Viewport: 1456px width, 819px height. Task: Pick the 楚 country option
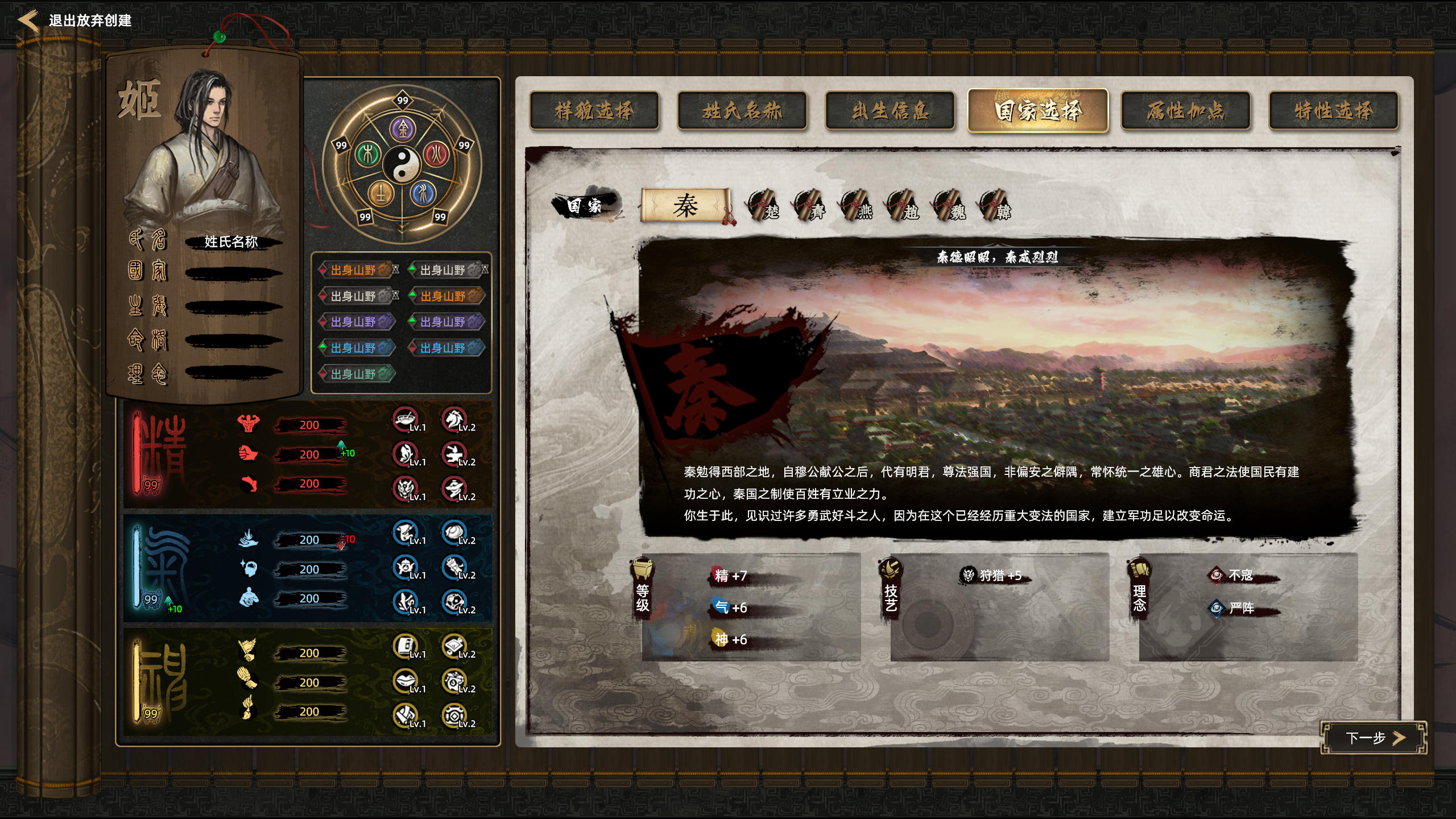pos(764,206)
